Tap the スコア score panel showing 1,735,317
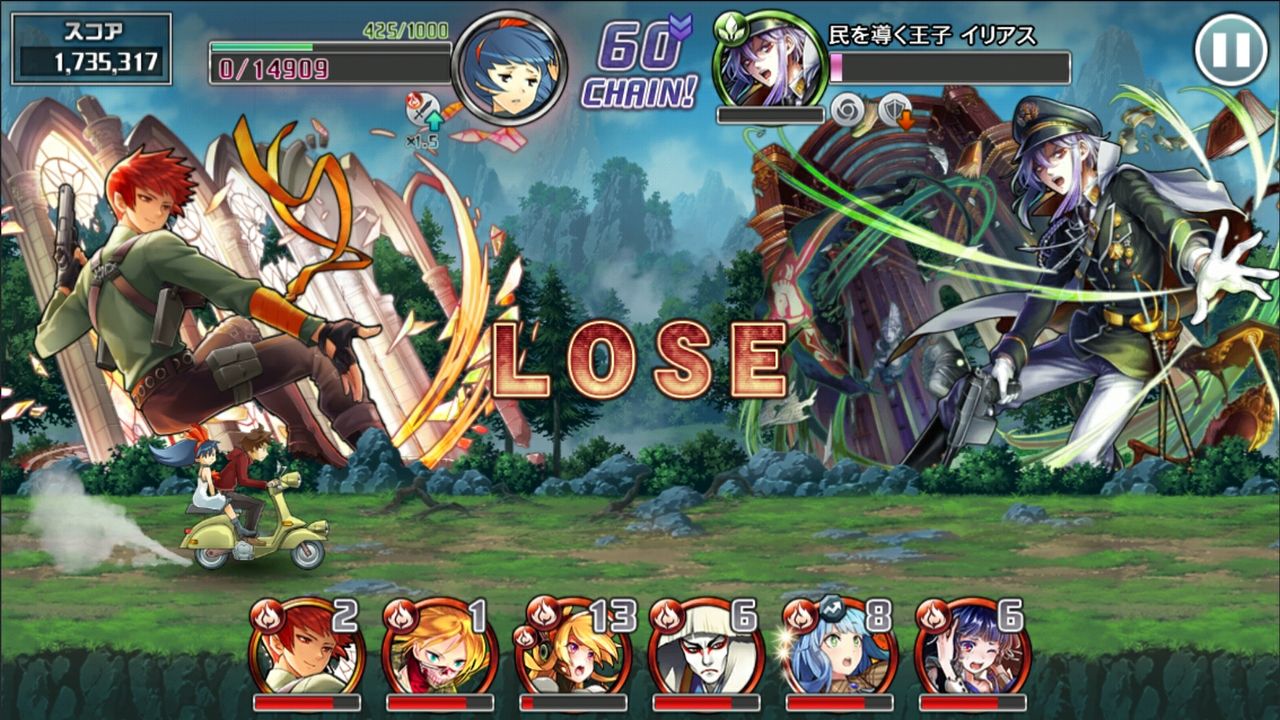1280x720 pixels. point(92,47)
